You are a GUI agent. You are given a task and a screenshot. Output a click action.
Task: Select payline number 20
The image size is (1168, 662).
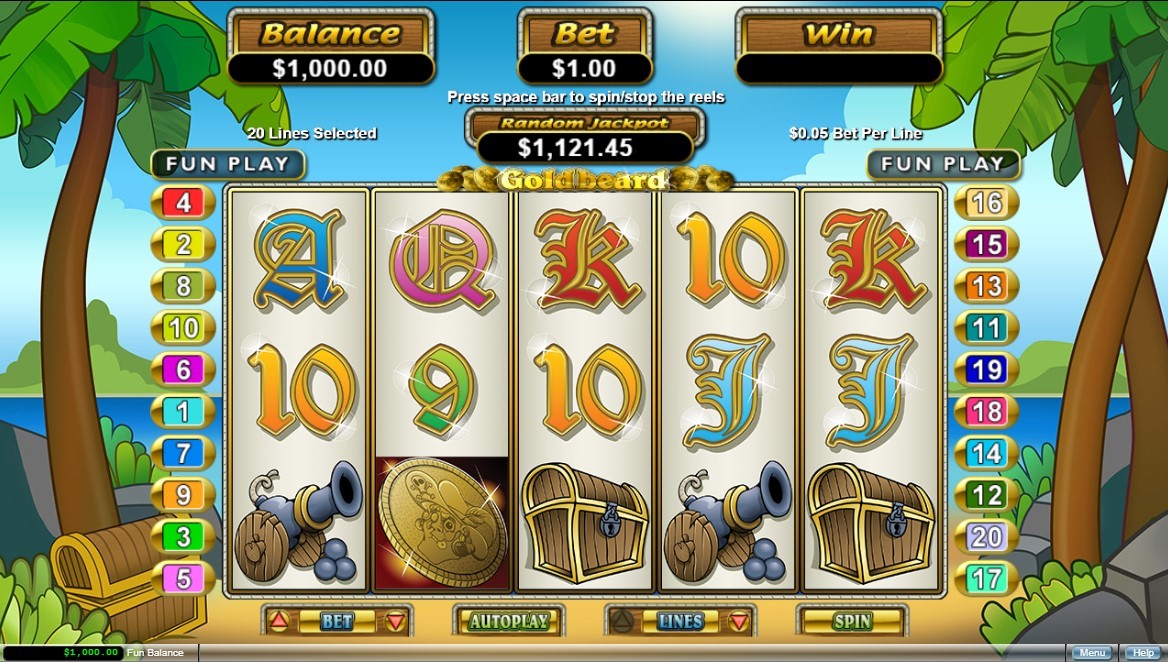point(986,537)
